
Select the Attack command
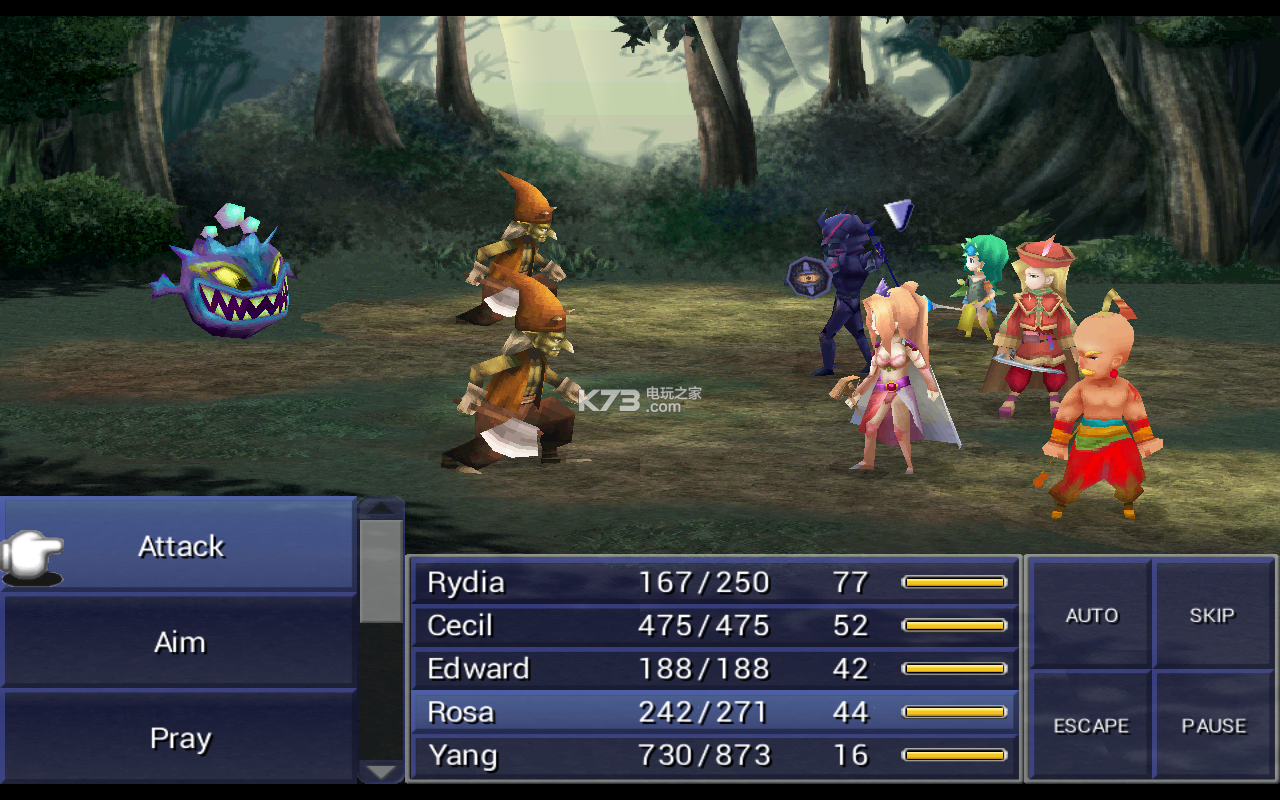pos(181,546)
